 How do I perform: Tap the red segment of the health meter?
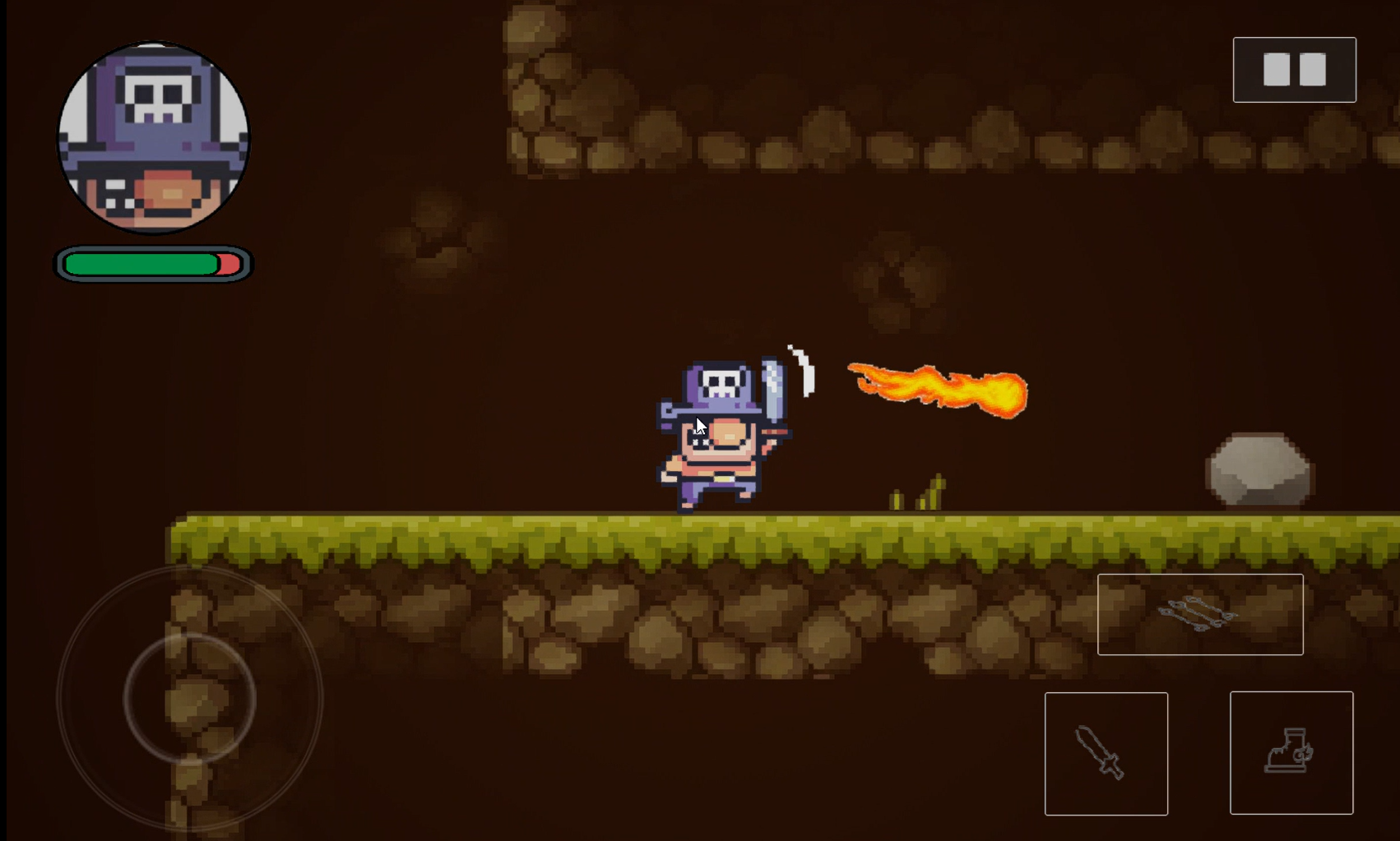tap(226, 265)
